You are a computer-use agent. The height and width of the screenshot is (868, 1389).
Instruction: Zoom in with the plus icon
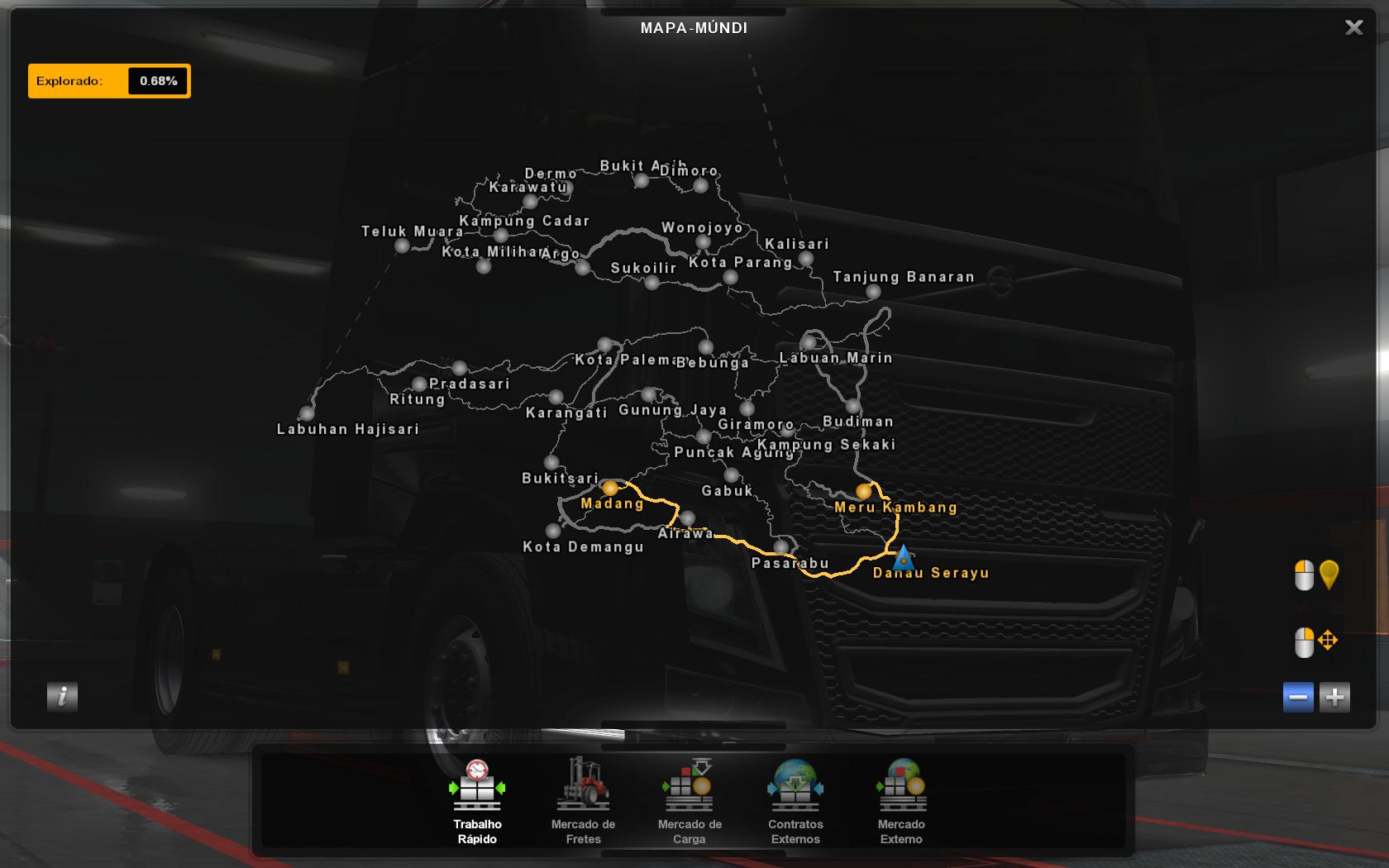coord(1334,697)
